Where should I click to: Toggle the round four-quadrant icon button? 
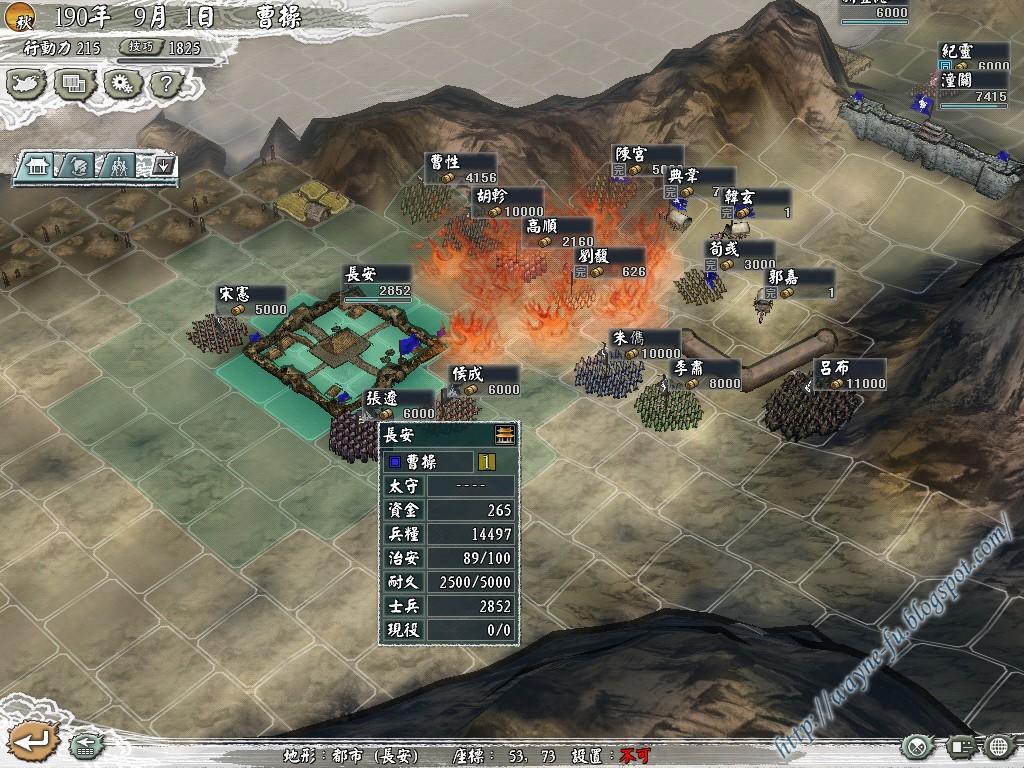pyautogui.click(x=917, y=746)
